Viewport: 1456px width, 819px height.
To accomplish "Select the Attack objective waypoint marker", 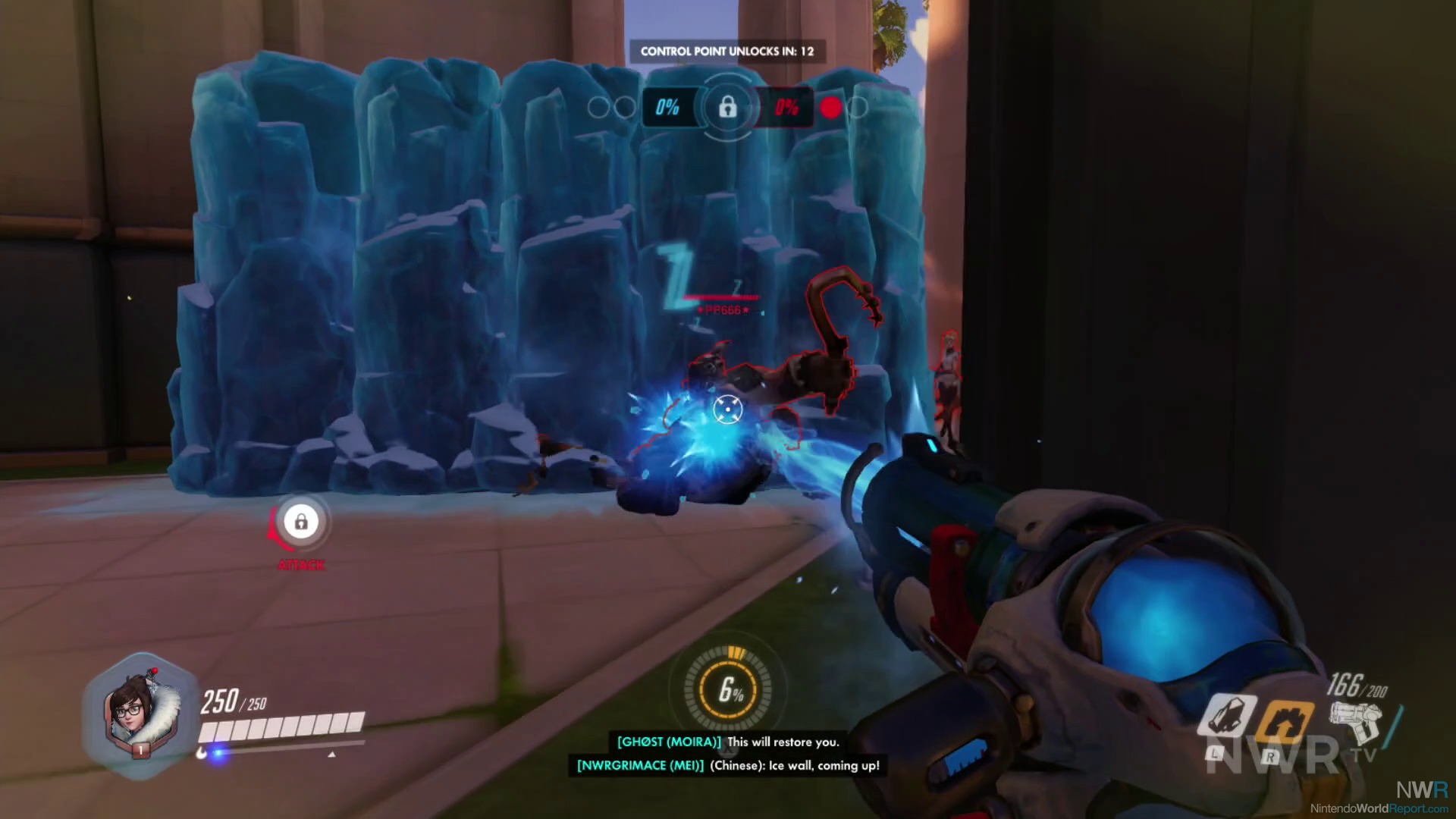I will click(301, 522).
